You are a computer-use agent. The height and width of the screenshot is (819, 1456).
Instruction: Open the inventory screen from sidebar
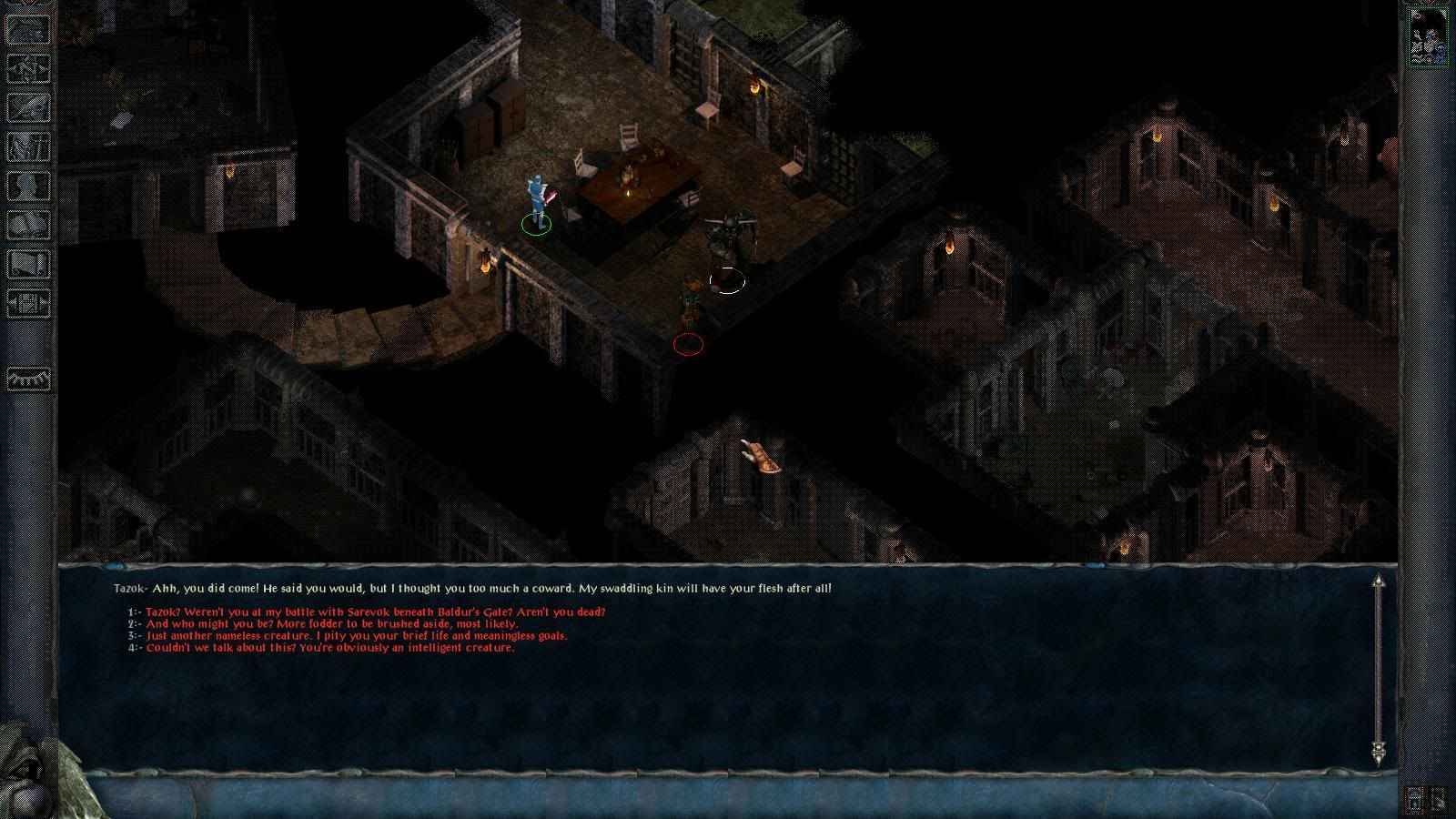point(29,146)
